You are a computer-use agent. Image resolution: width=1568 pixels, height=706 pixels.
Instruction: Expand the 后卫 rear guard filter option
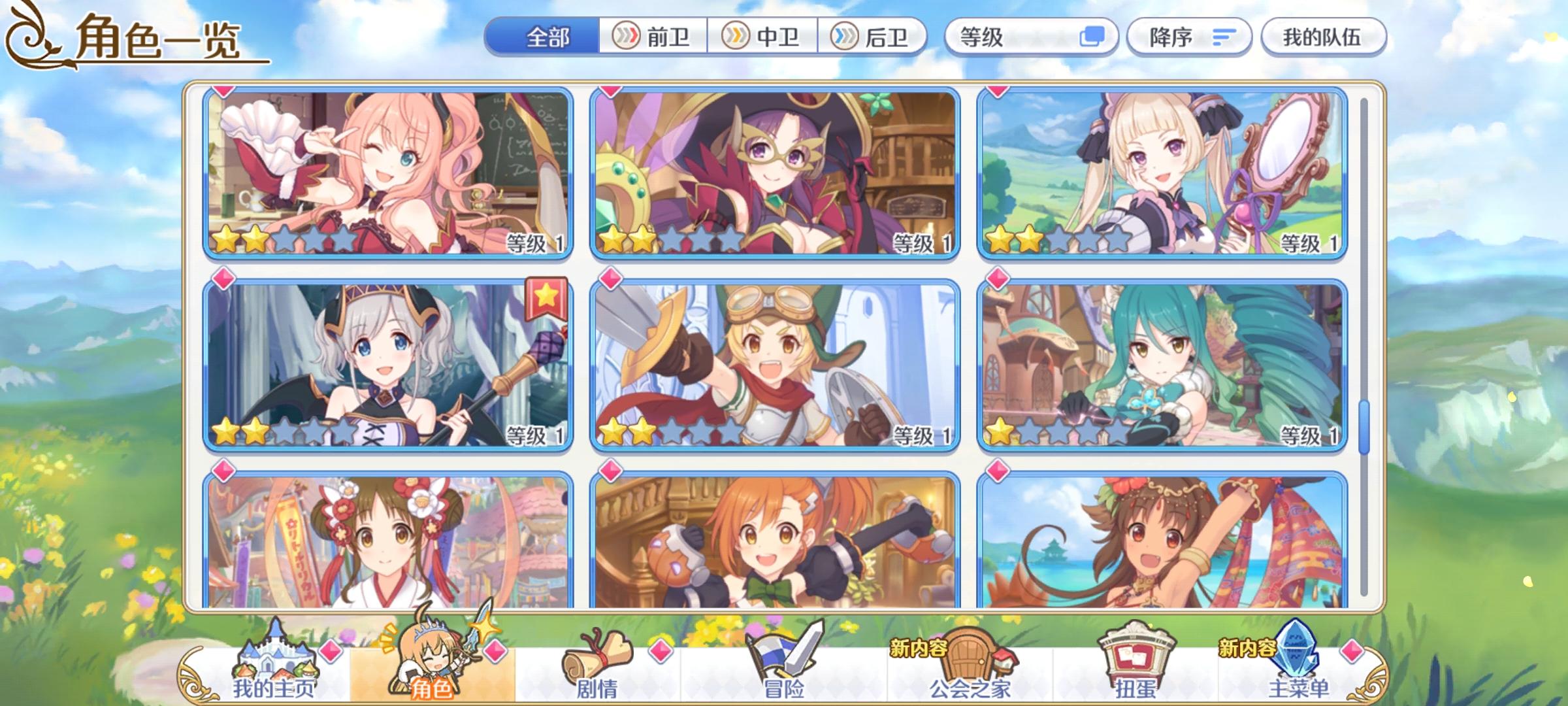coord(875,37)
